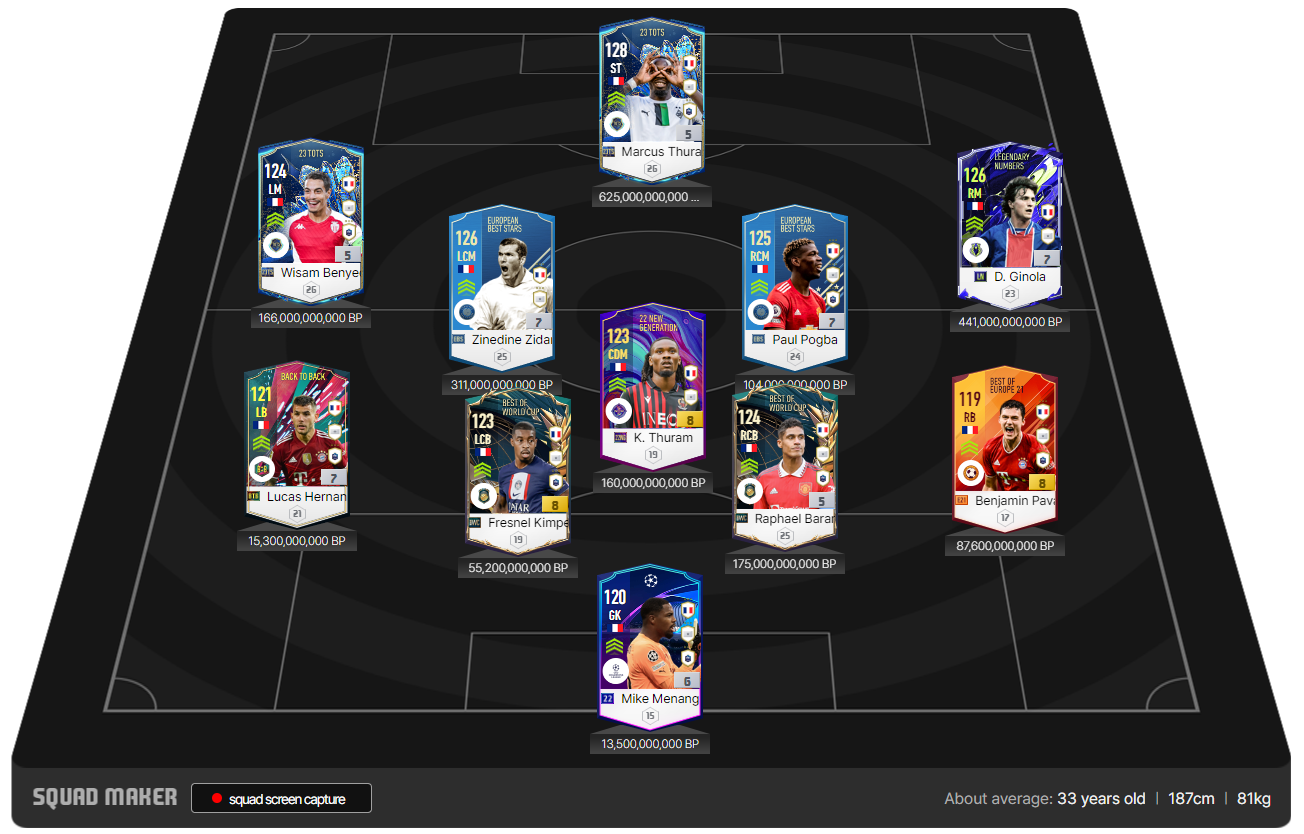Viewport: 1304px width, 834px height.
Task: Select Raphael Varane RCB card
Action: [784, 465]
